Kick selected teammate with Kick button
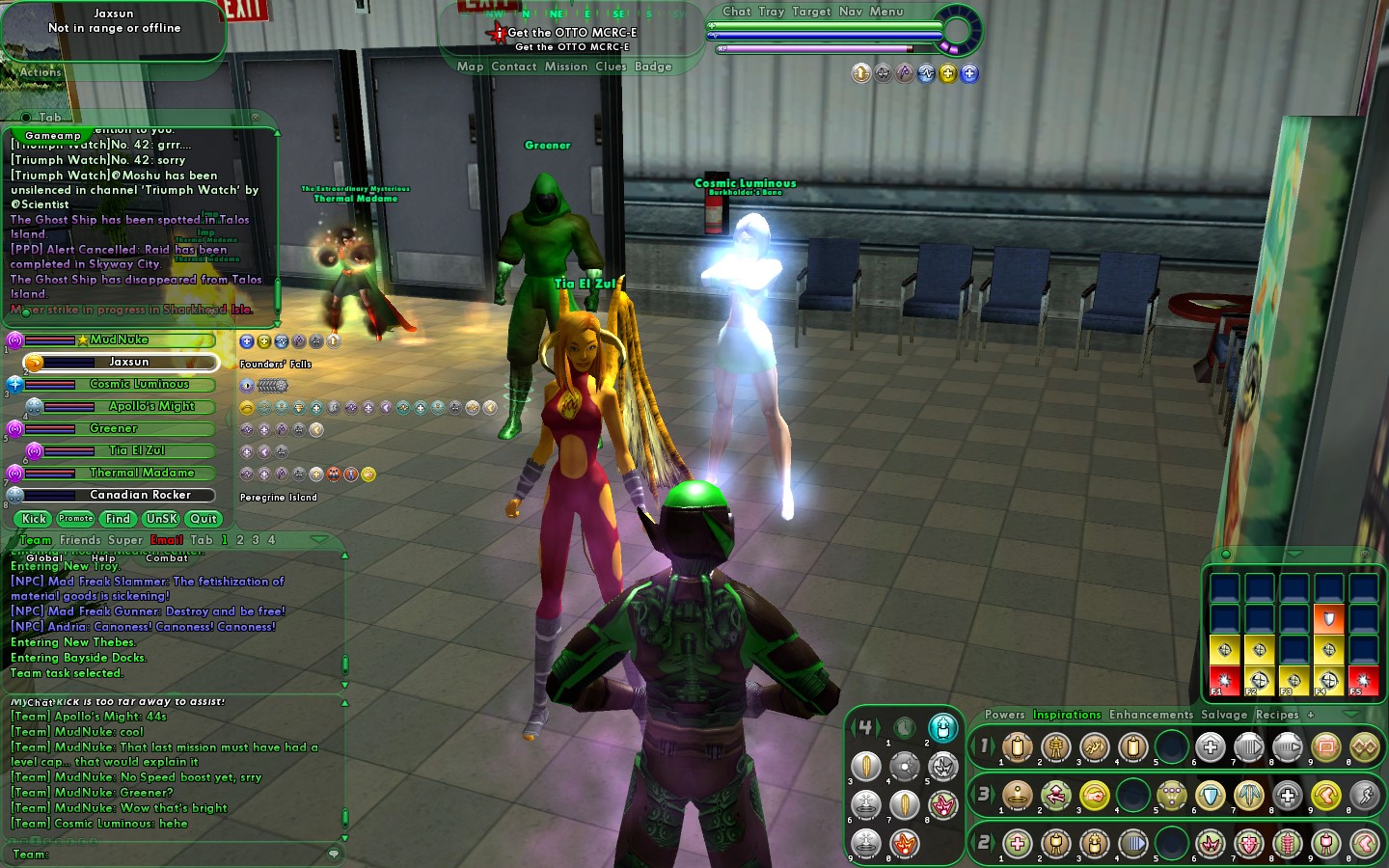The image size is (1389, 868). coord(35,519)
